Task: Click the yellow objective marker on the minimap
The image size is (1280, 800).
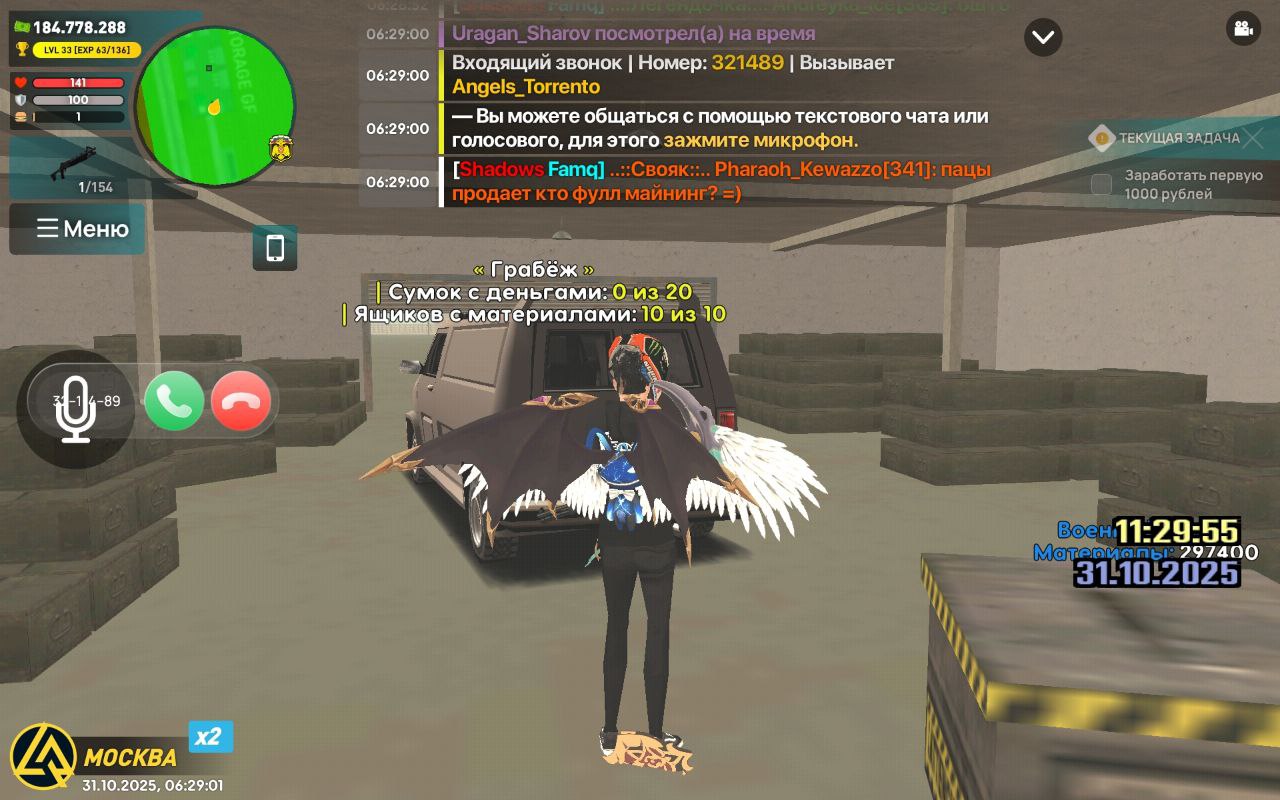Action: [x=215, y=108]
